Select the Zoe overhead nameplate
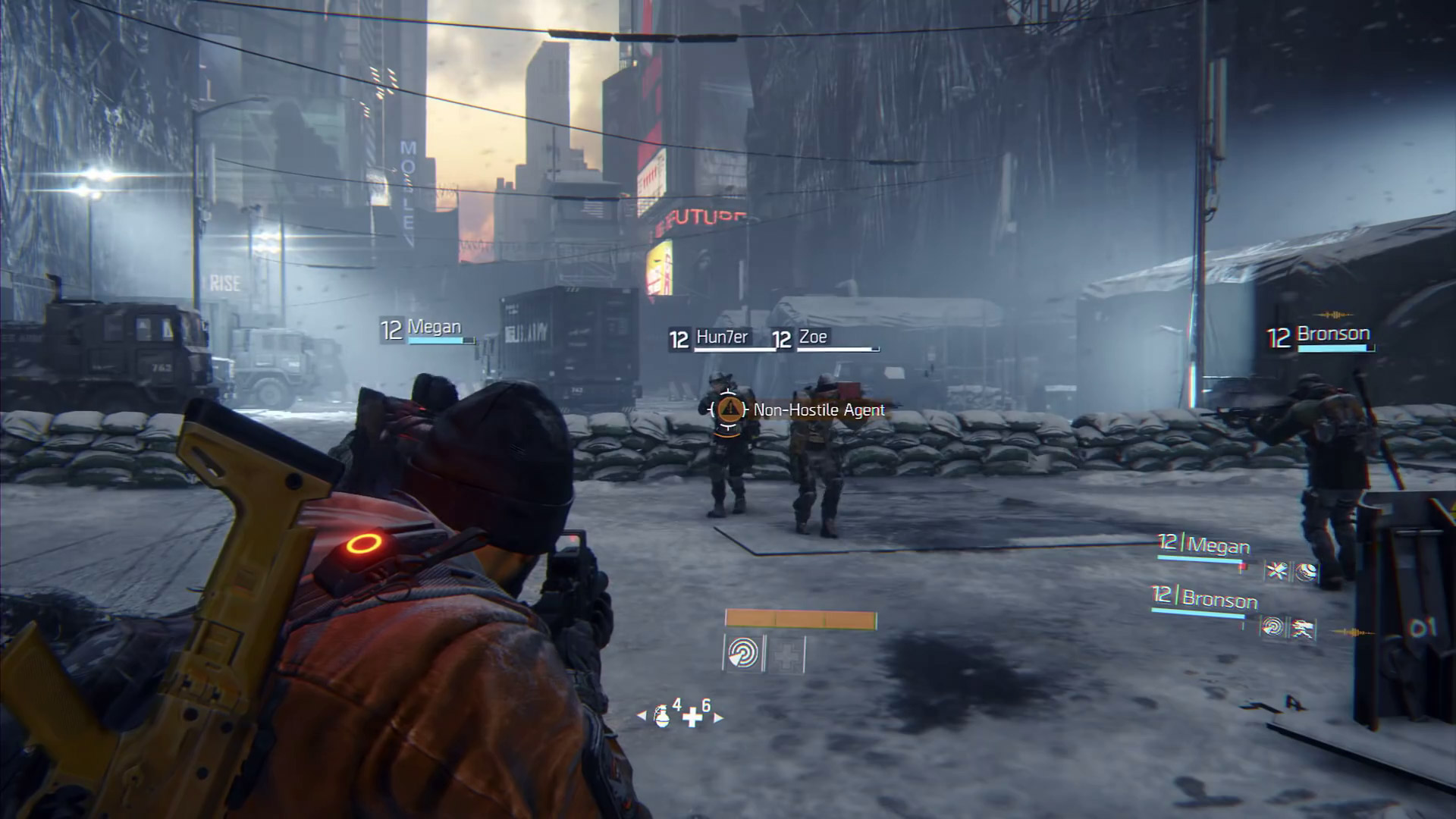The height and width of the screenshot is (819, 1456). coord(813,337)
